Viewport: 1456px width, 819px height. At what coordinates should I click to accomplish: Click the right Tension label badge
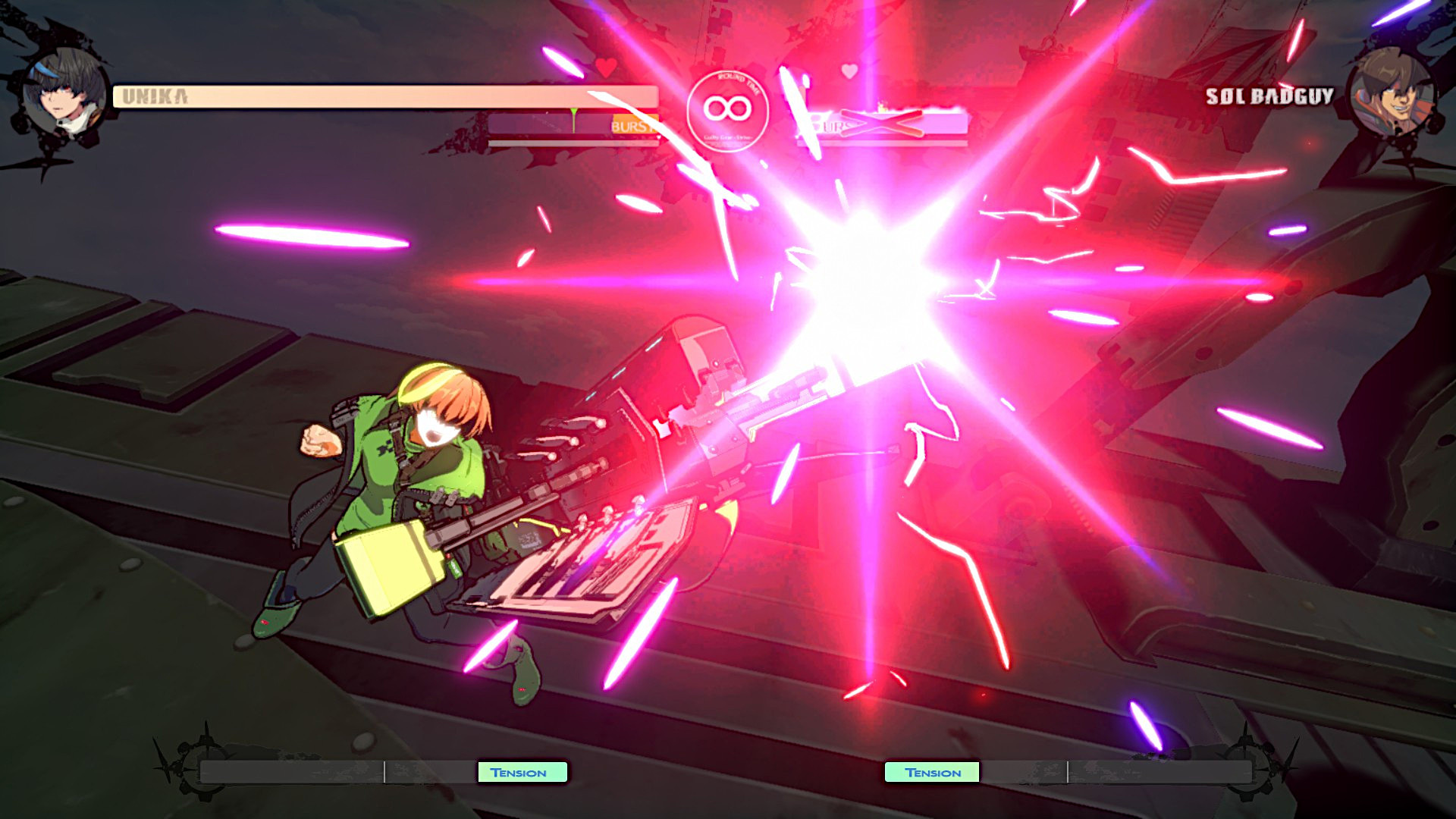coord(932,772)
